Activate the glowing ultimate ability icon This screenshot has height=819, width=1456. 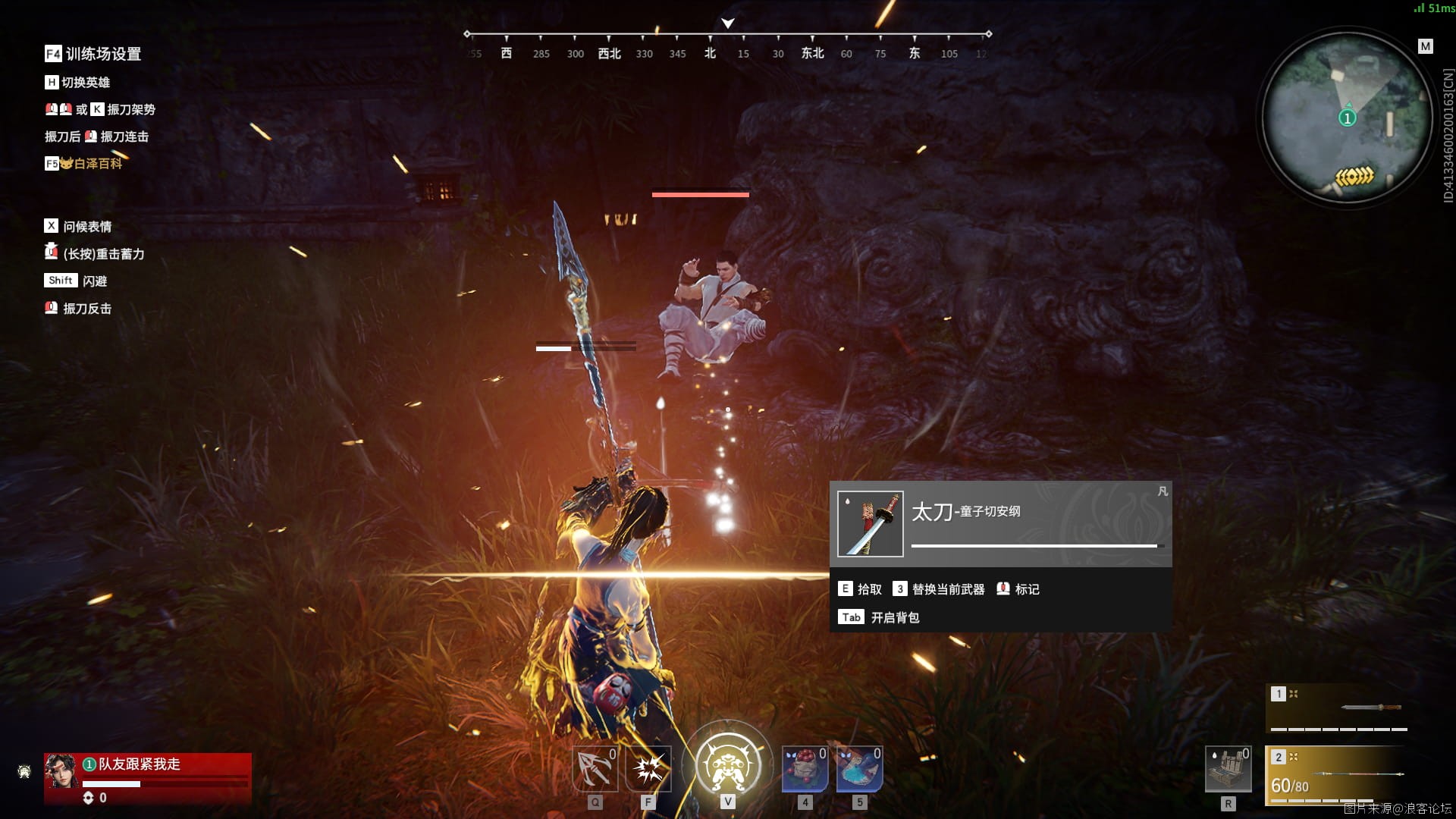tap(728, 764)
